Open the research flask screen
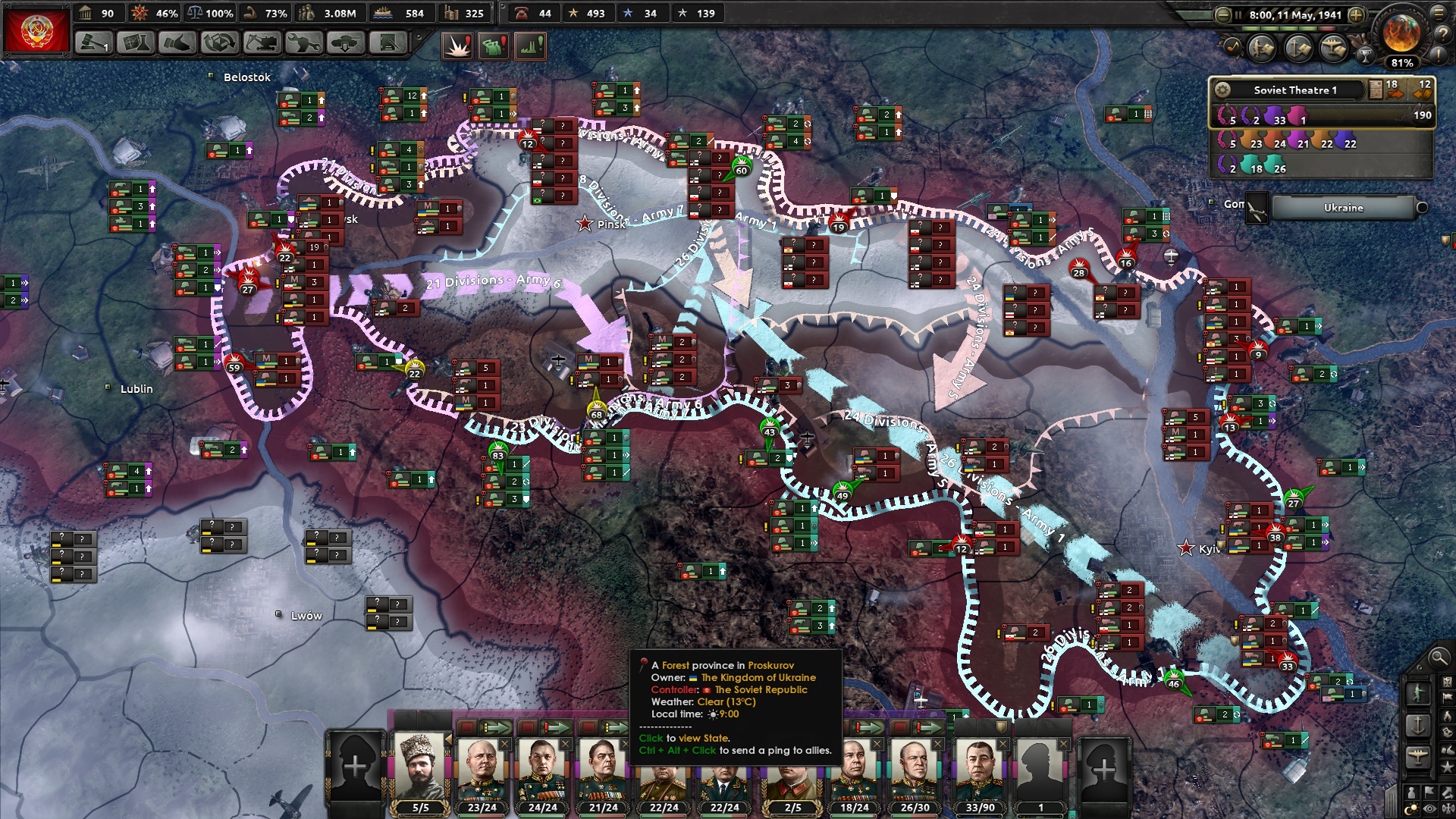 (135, 43)
